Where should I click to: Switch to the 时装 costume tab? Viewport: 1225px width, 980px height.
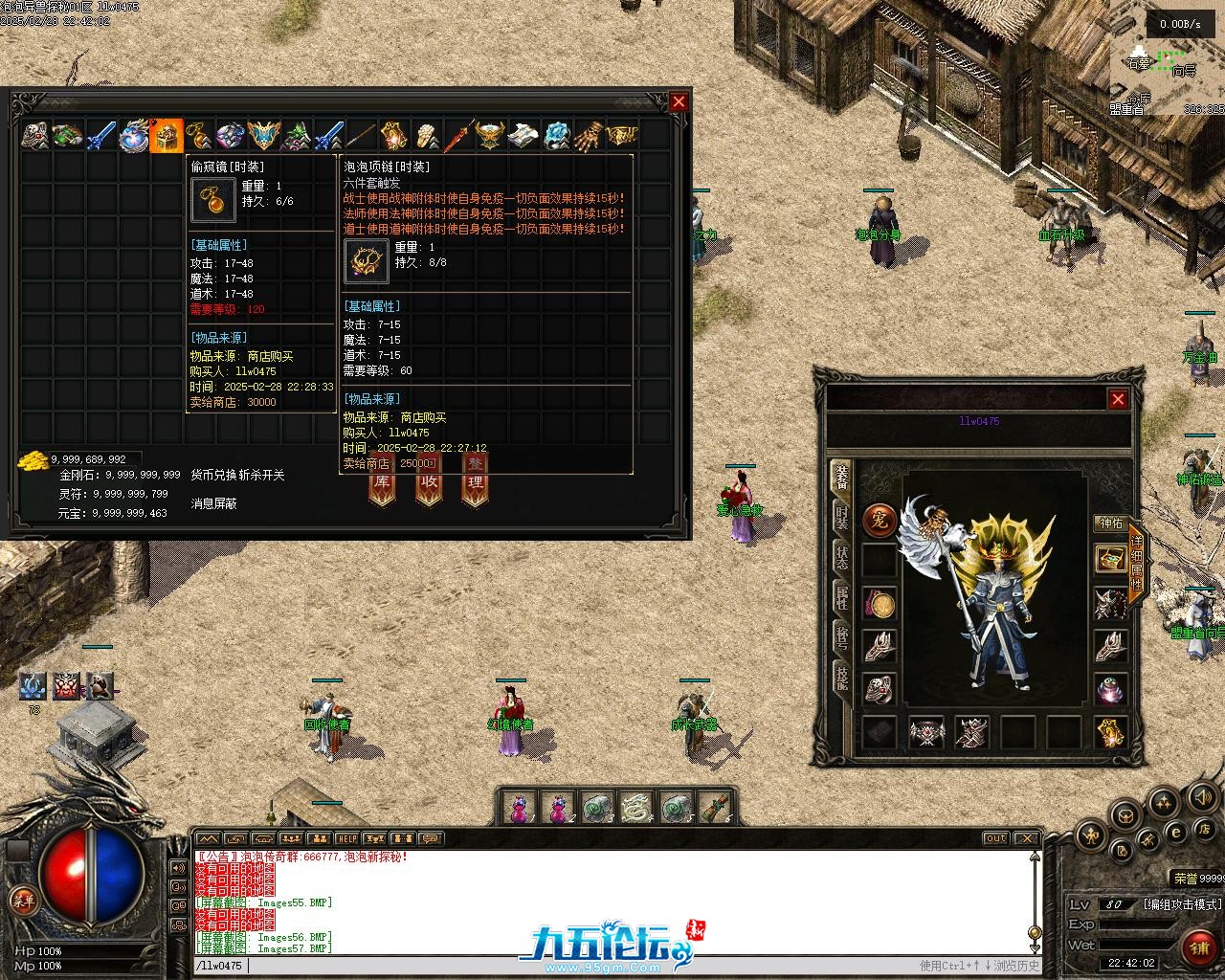coord(841,518)
